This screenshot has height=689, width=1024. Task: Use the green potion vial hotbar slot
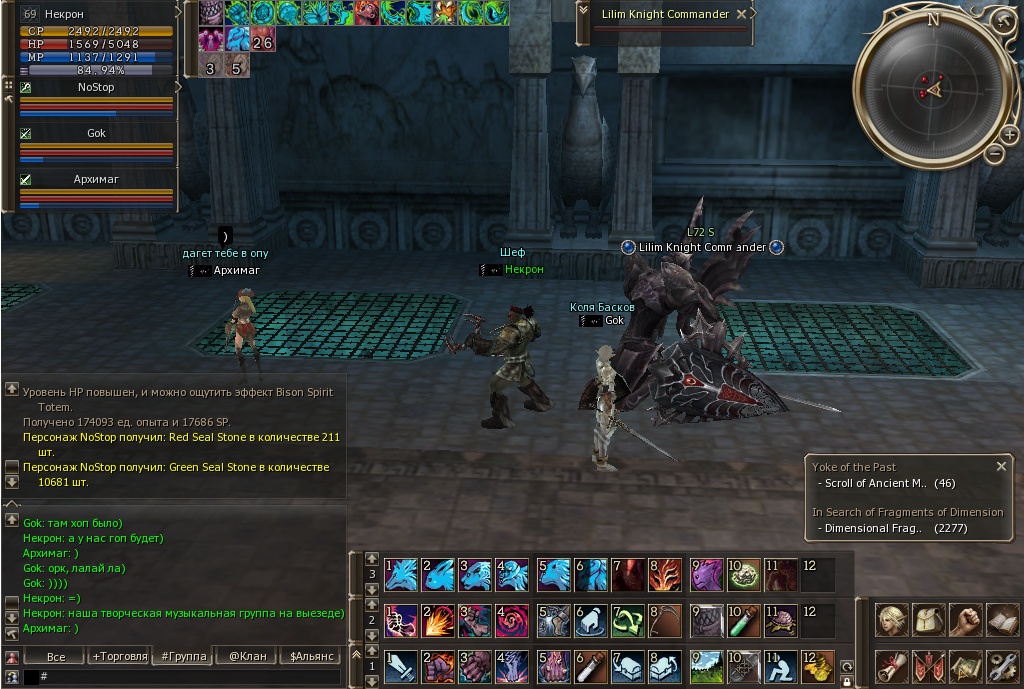(745, 620)
